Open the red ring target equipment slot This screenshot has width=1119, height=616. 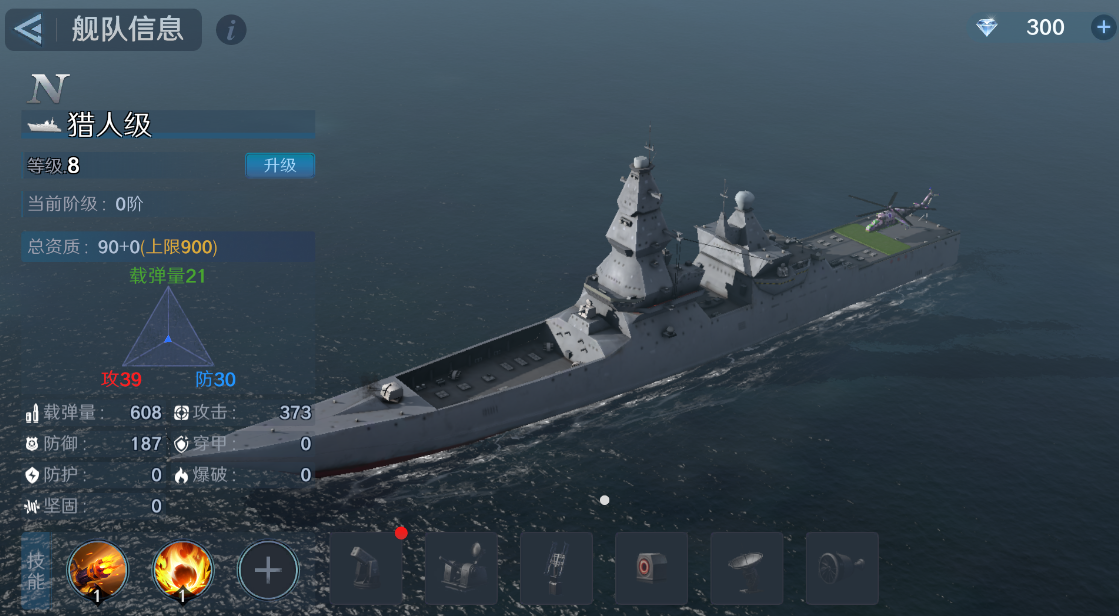tap(651, 568)
